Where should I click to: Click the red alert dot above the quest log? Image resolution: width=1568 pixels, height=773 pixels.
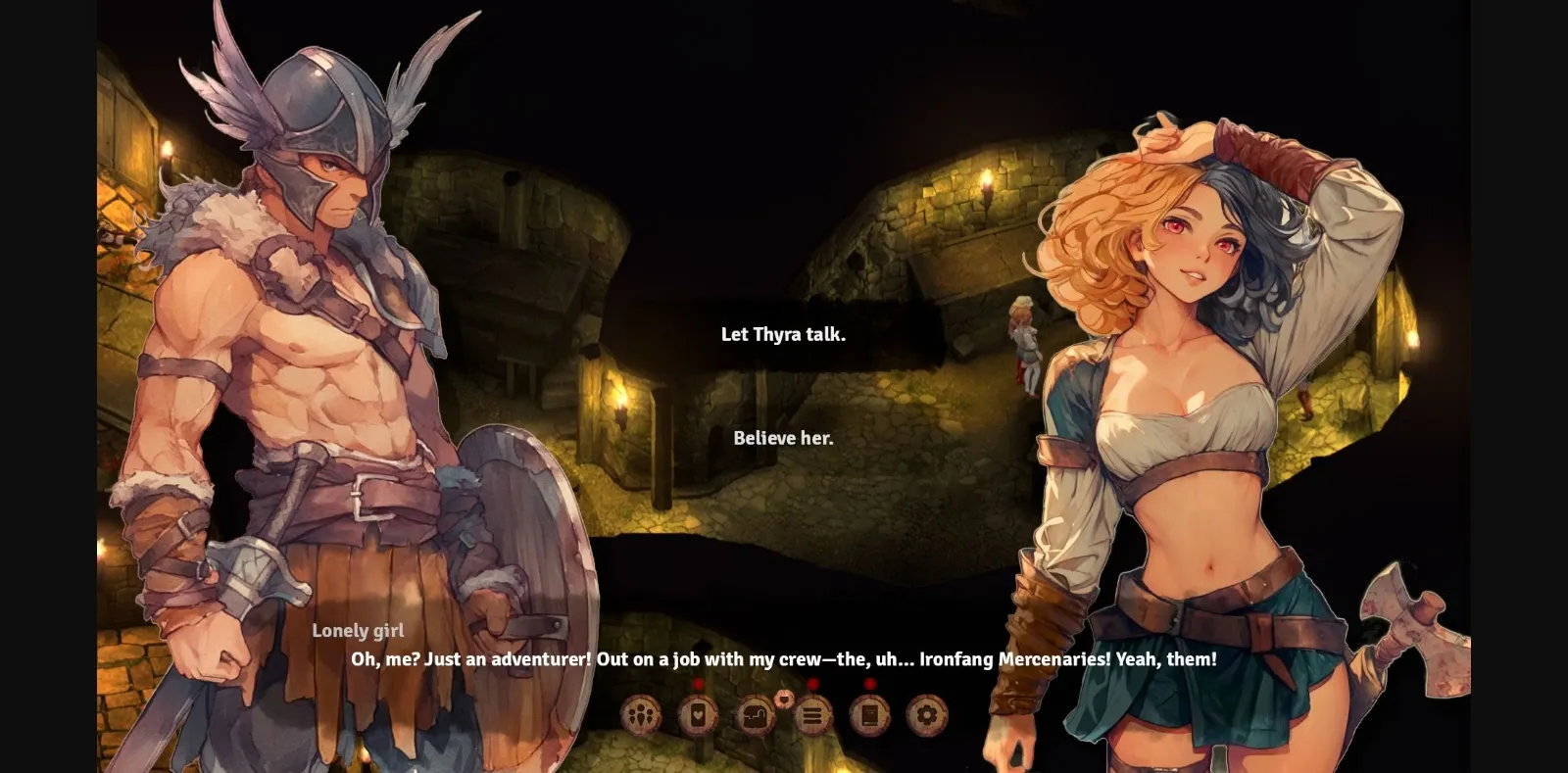click(812, 683)
